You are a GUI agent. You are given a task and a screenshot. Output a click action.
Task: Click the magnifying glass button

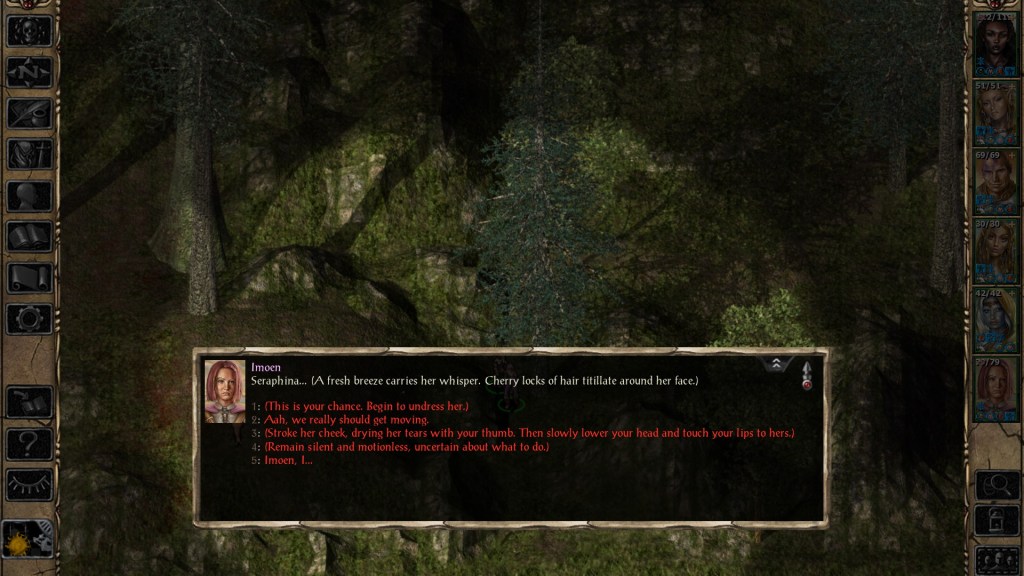(996, 486)
